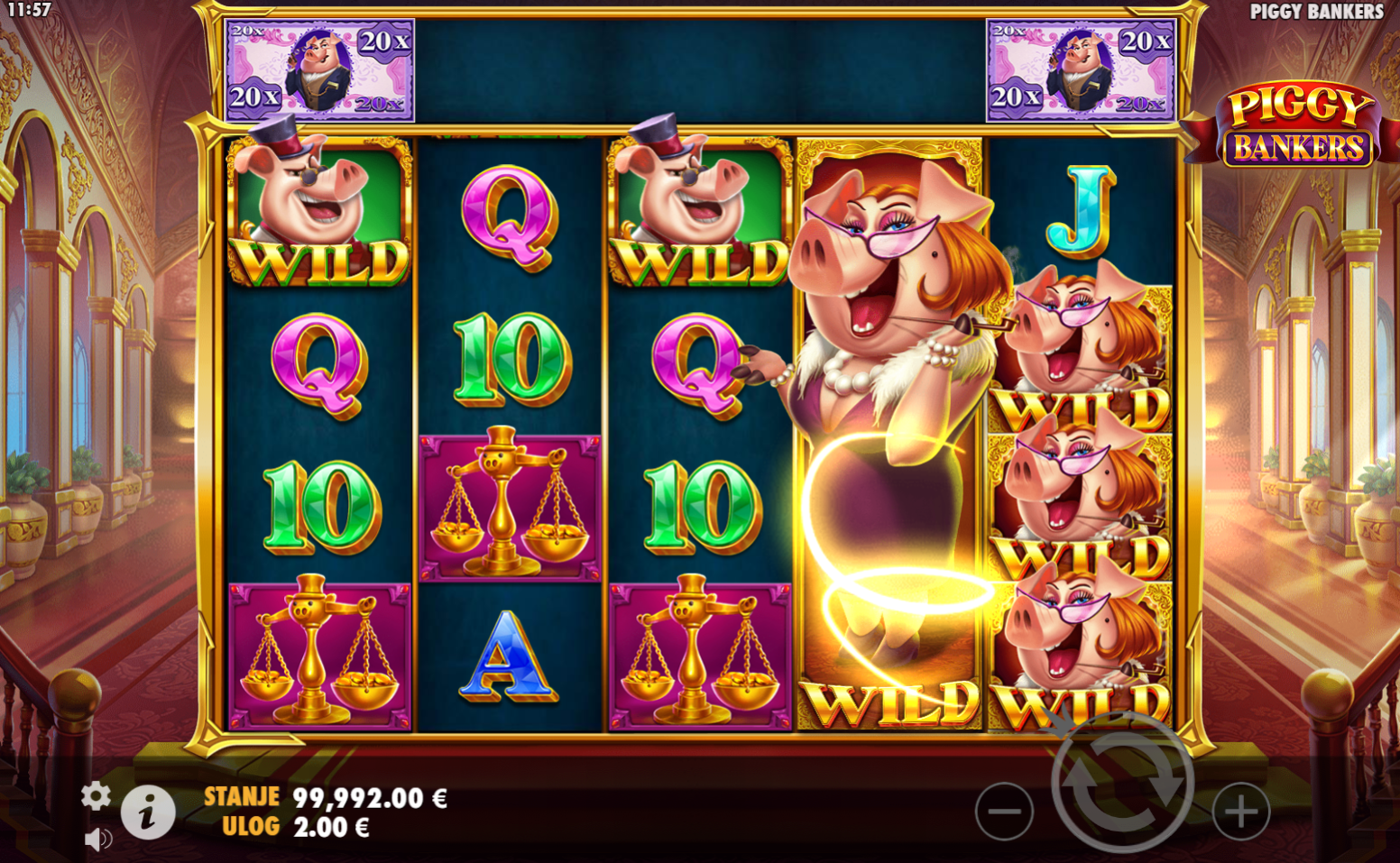Decrease the bet with the minus button
Image resolution: width=1400 pixels, height=863 pixels.
pyautogui.click(x=1004, y=812)
